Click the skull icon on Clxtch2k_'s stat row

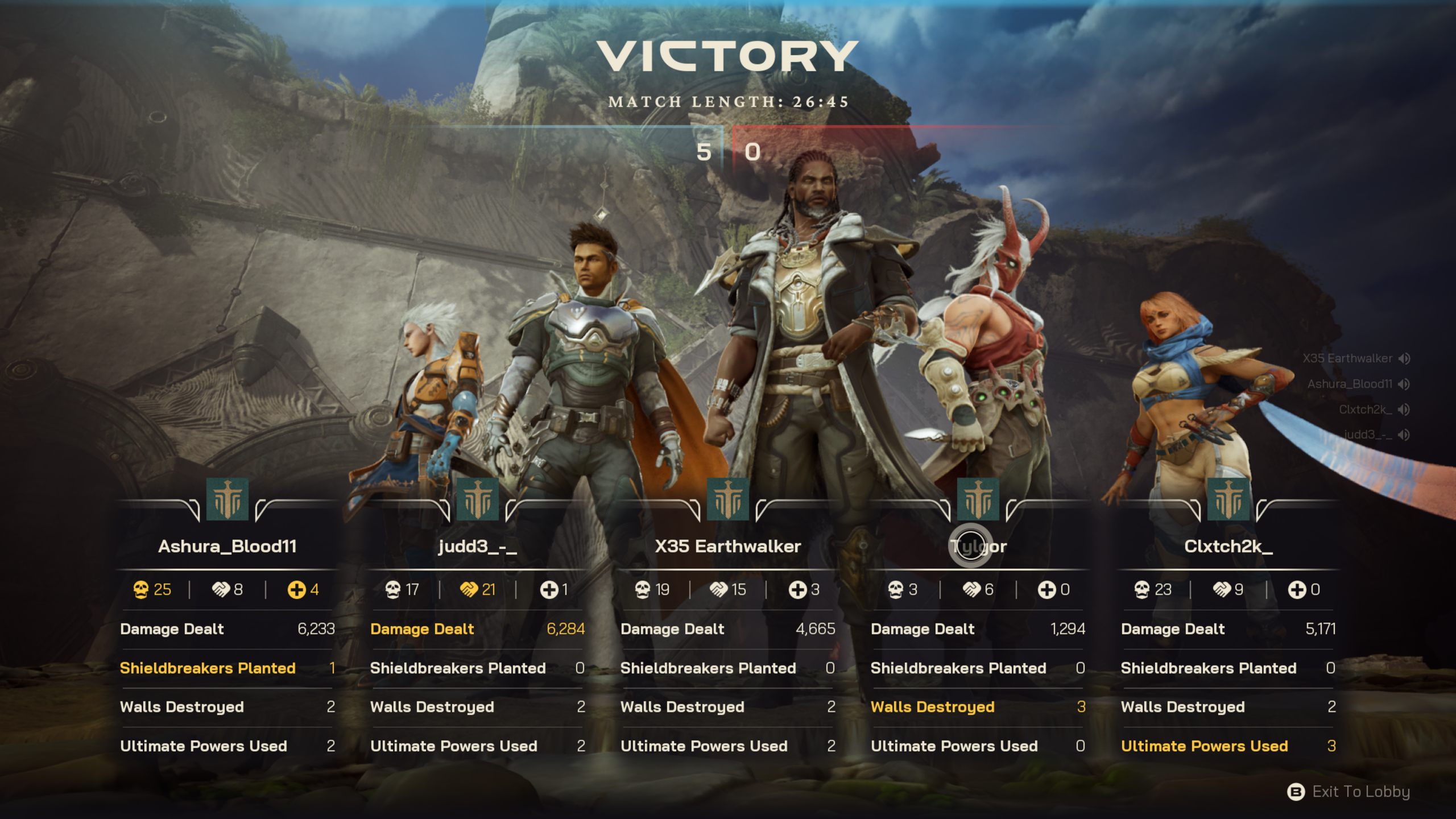1143,590
